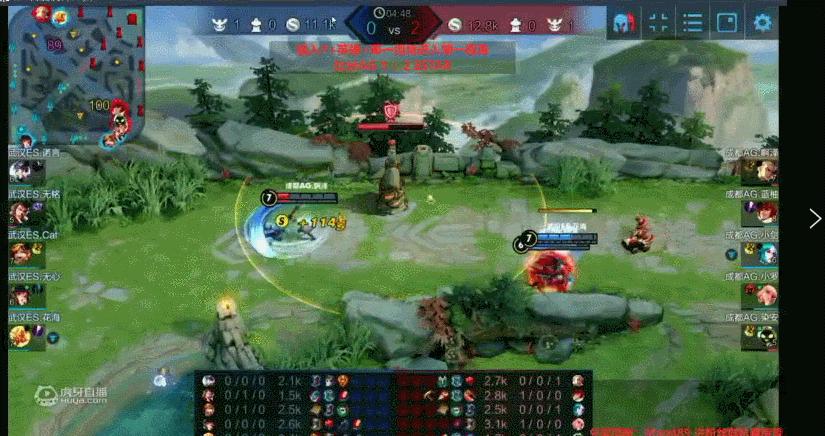Select the 成都AG player with teal-haired hero
The image size is (825, 436).
766,253
